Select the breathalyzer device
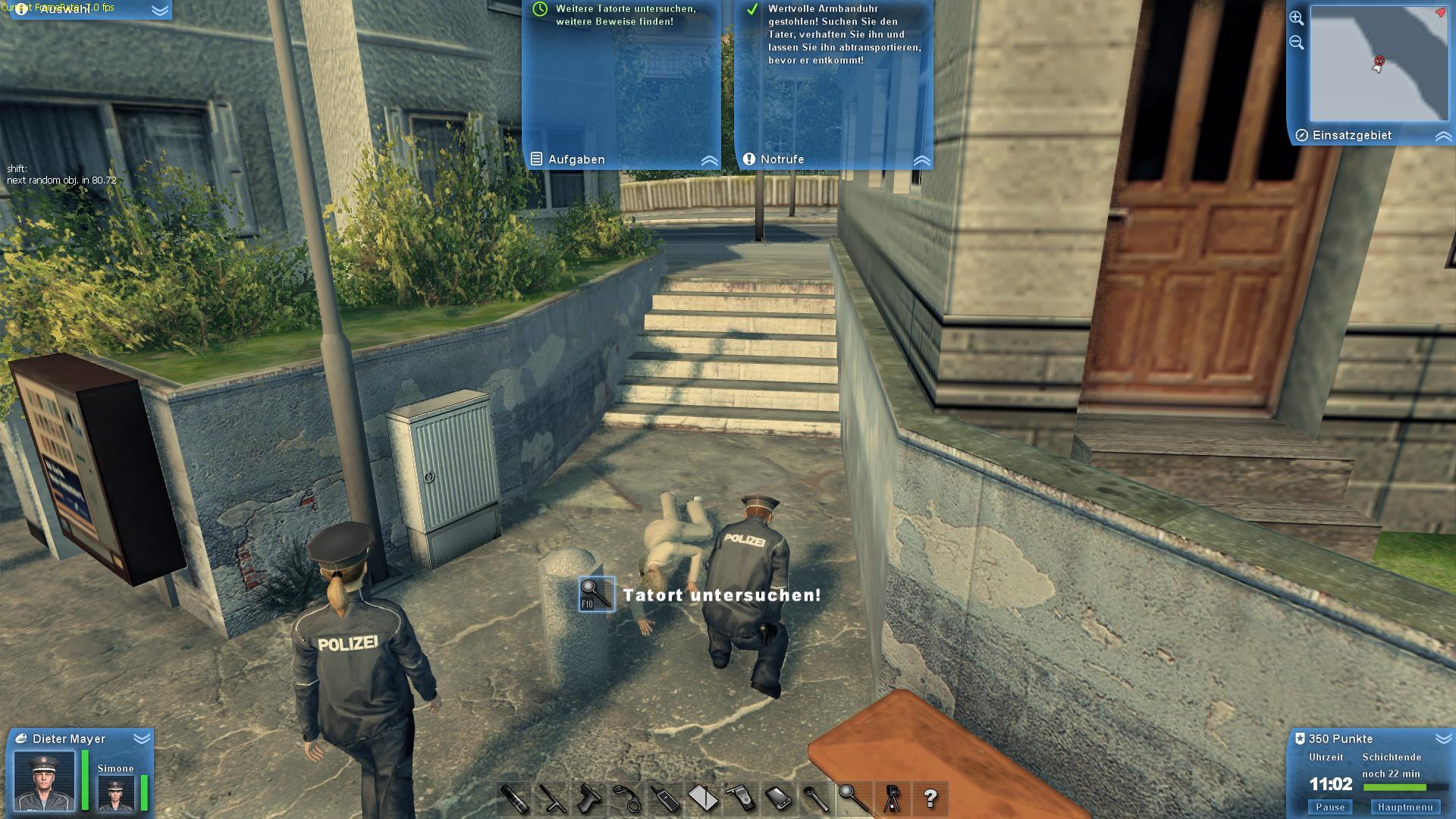The image size is (1456, 819). (x=742, y=796)
